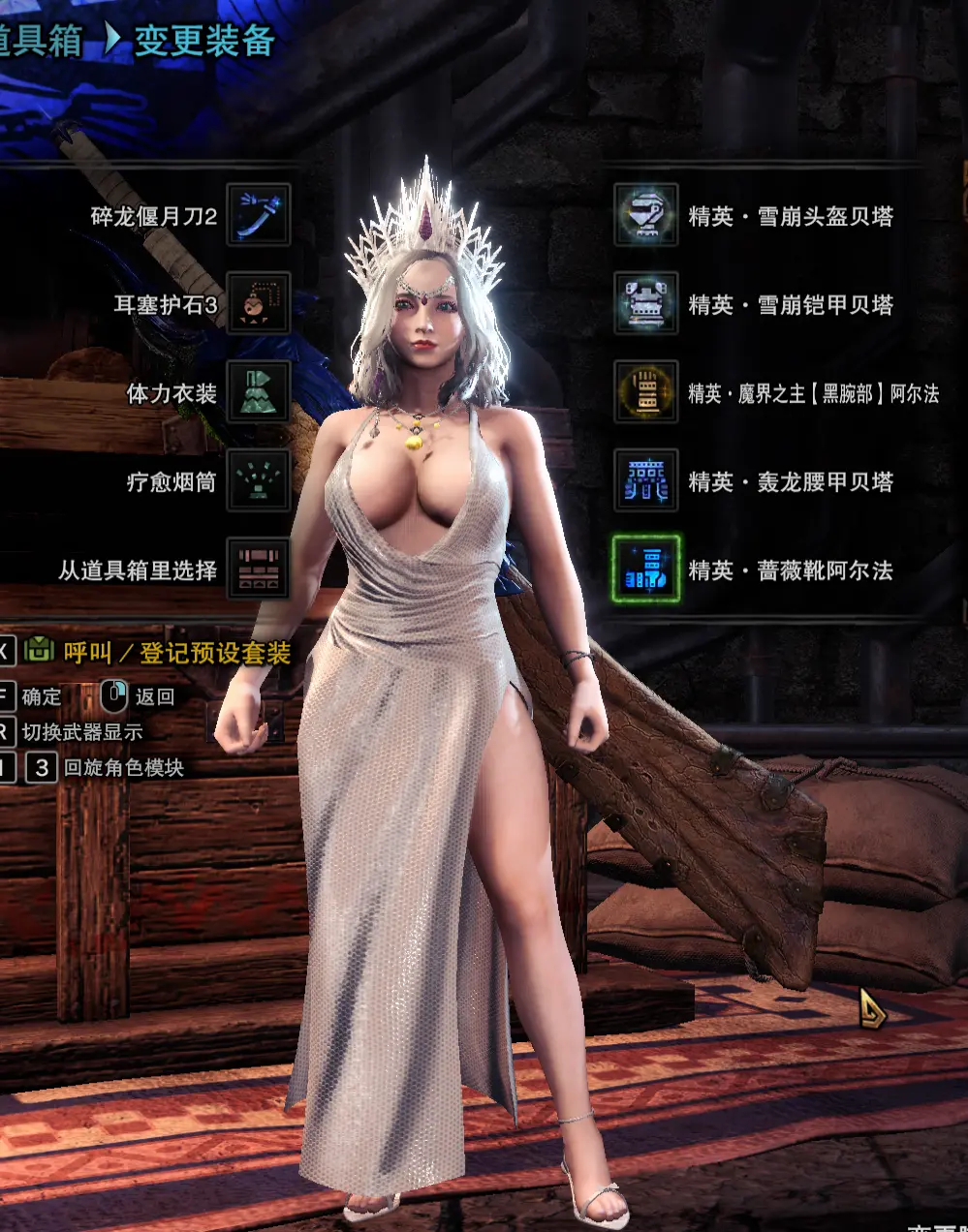The width and height of the screenshot is (968, 1232).
Task: Select 精英·轰龙腰甲贝塔 waist armor slot
Action: click(645, 481)
